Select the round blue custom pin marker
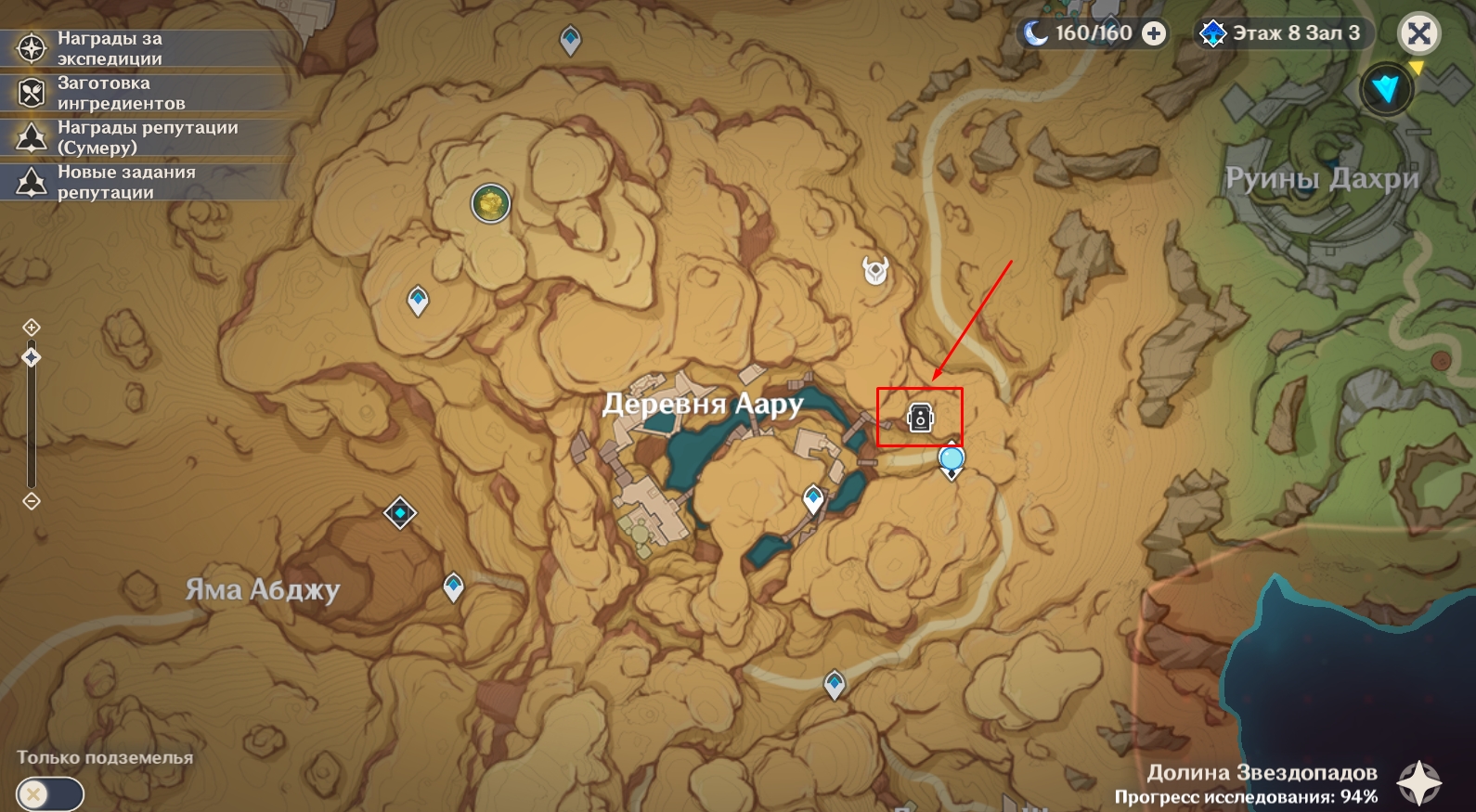The width and height of the screenshot is (1476, 812). point(951,458)
